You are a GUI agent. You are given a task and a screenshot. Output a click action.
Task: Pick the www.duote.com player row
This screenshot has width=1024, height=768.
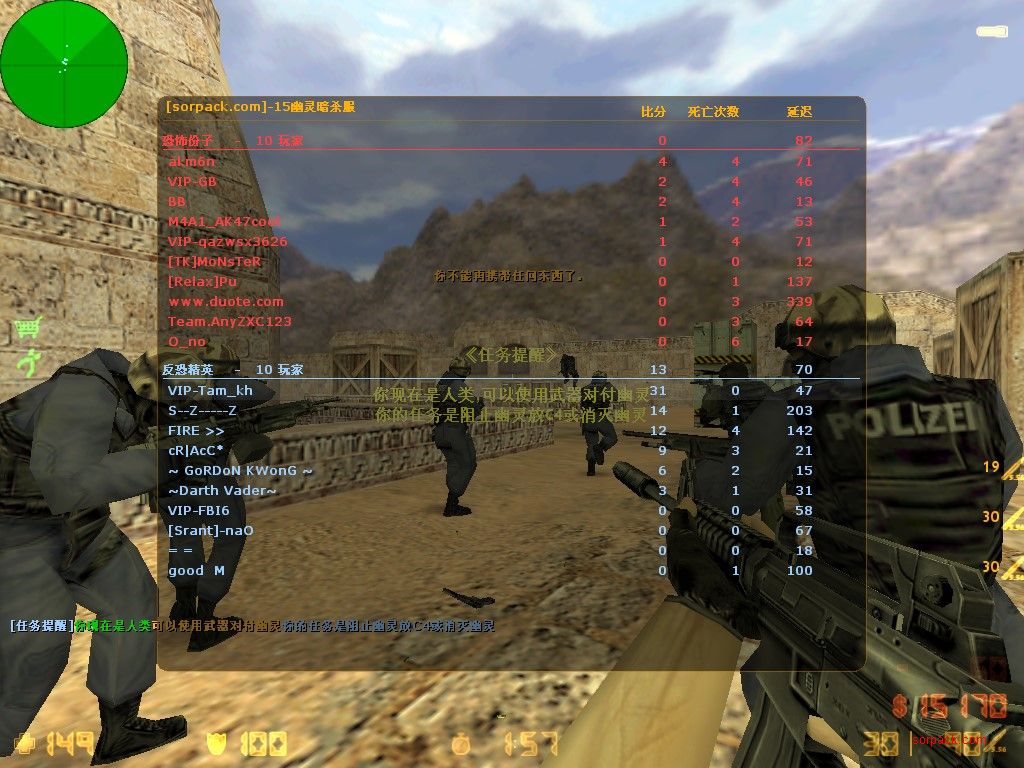pos(226,301)
